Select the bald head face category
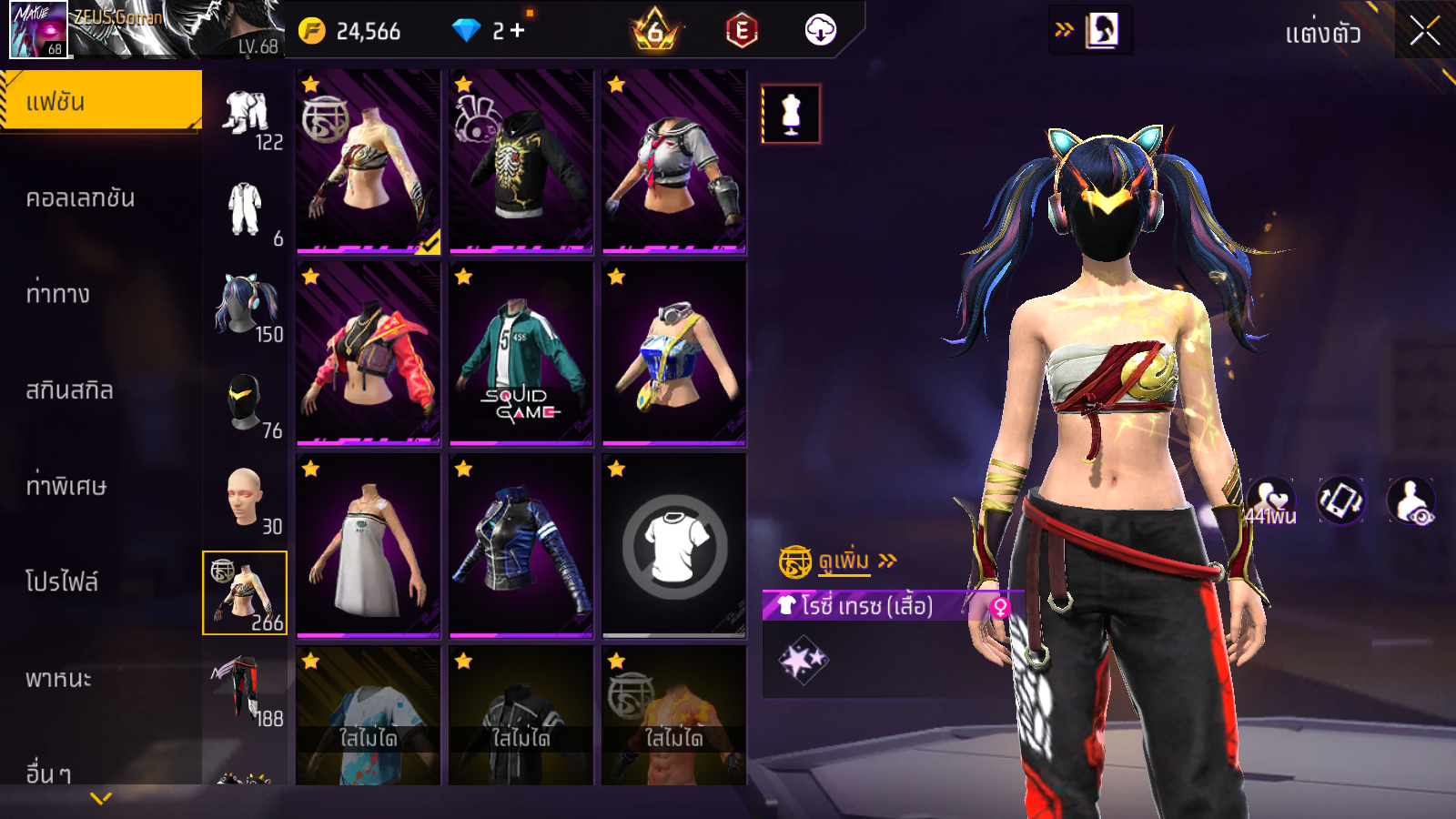The height and width of the screenshot is (819, 1456). 245,498
